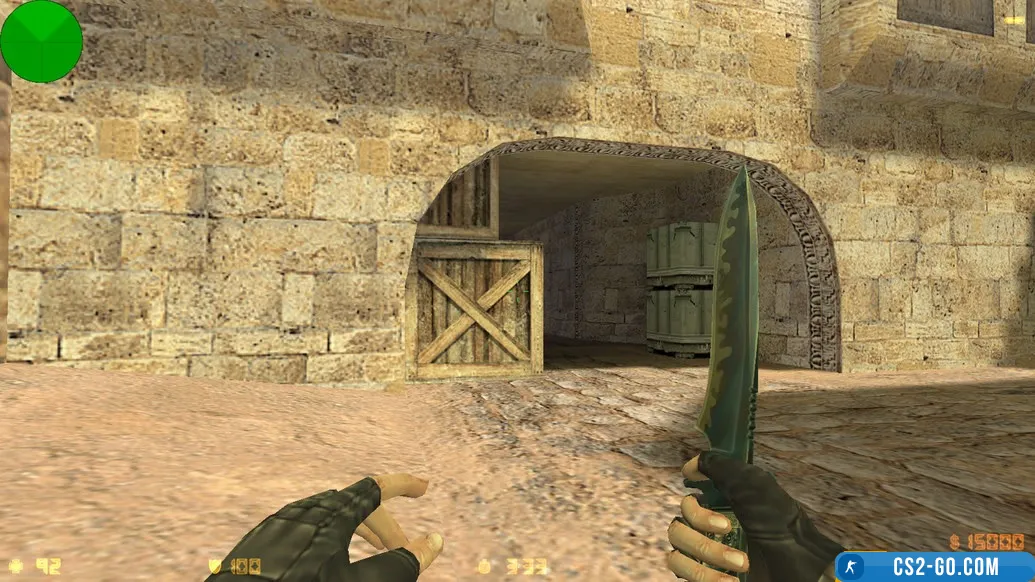Screen dimensions: 1035x582
Task: Click the green circular radar
Action: (x=41, y=41)
